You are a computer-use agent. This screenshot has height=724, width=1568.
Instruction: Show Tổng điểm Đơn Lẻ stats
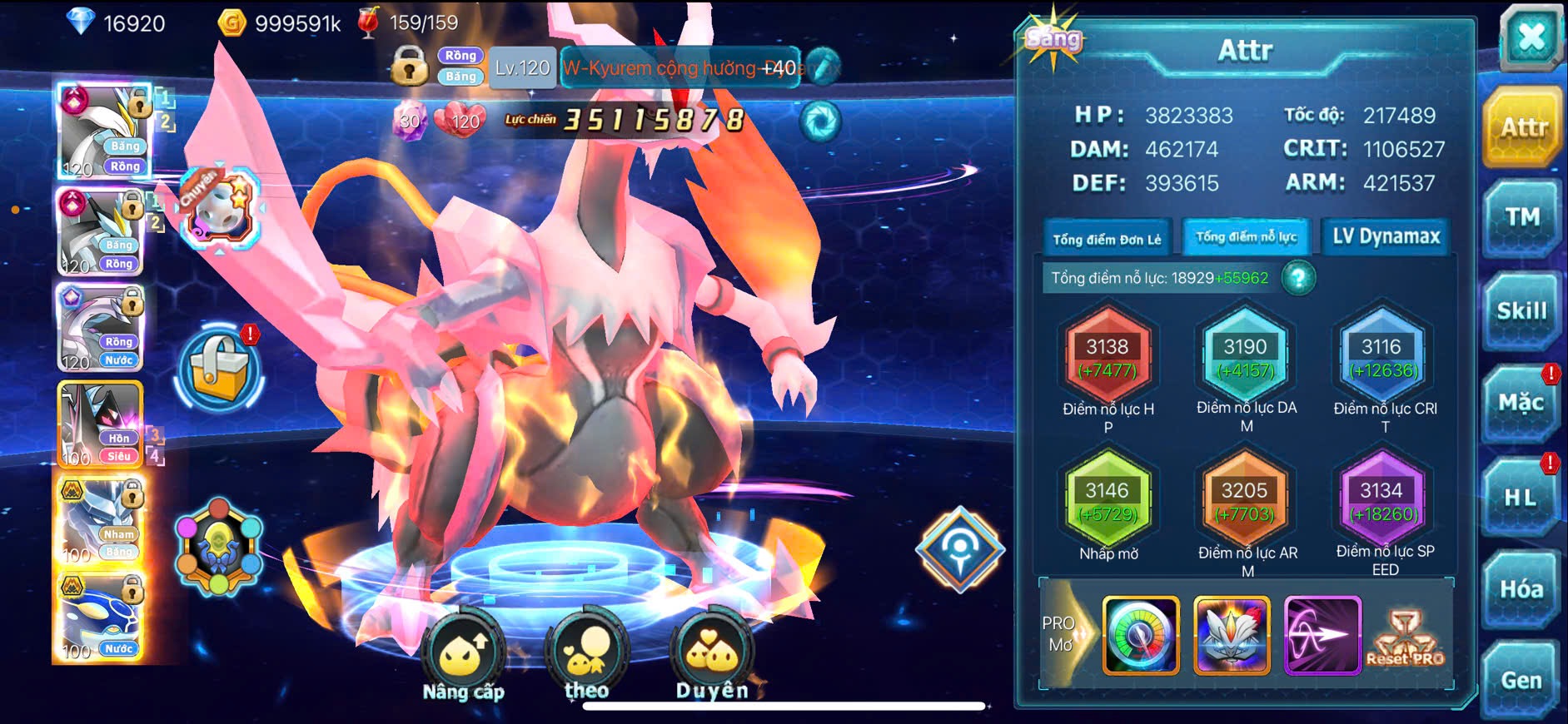point(1107,239)
